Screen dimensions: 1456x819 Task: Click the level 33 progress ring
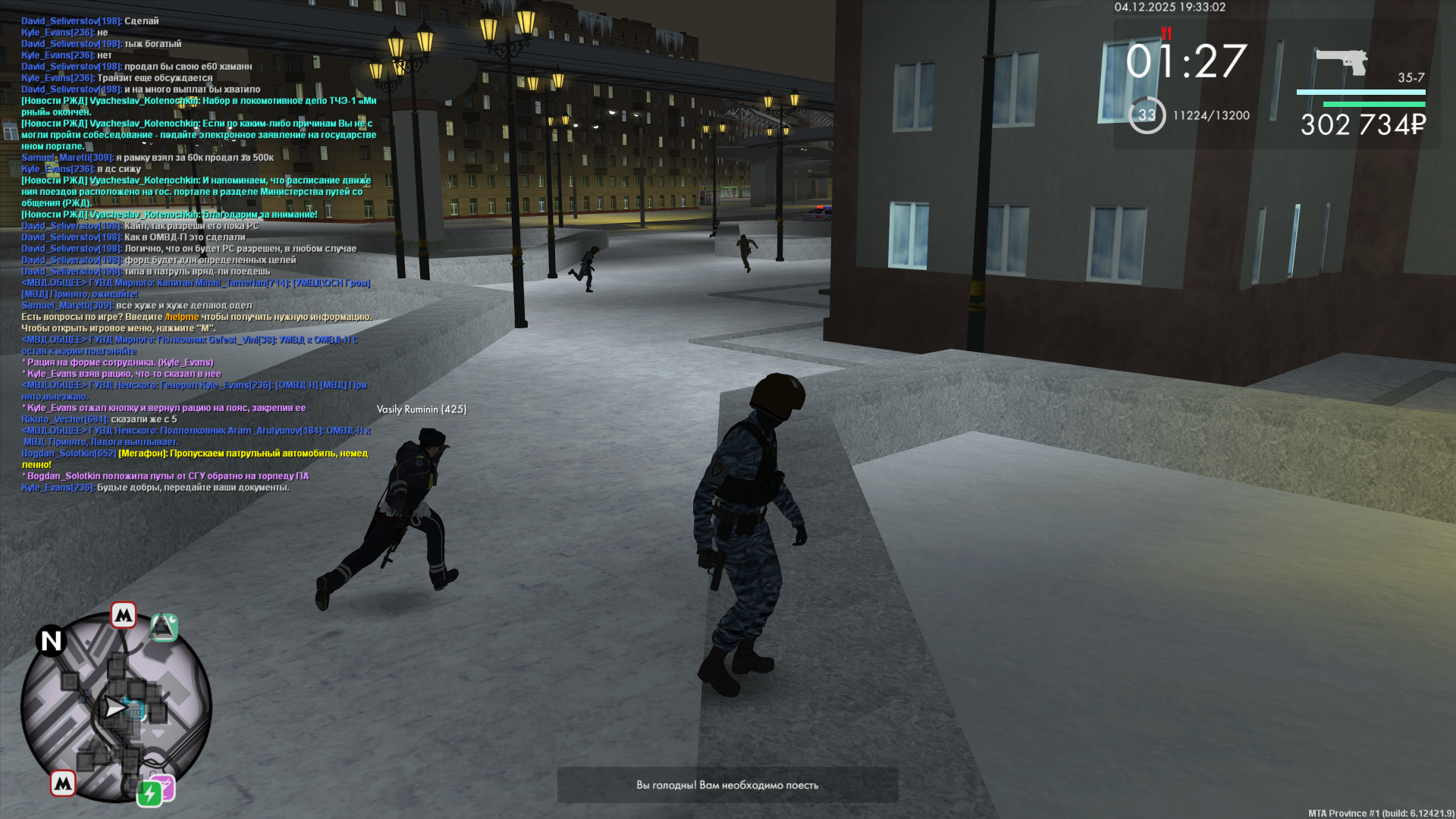point(1146,114)
